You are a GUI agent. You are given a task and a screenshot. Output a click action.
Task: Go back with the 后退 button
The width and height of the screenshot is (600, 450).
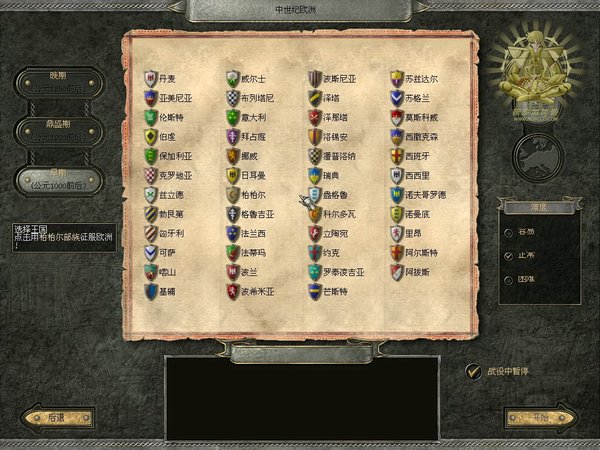point(48,418)
